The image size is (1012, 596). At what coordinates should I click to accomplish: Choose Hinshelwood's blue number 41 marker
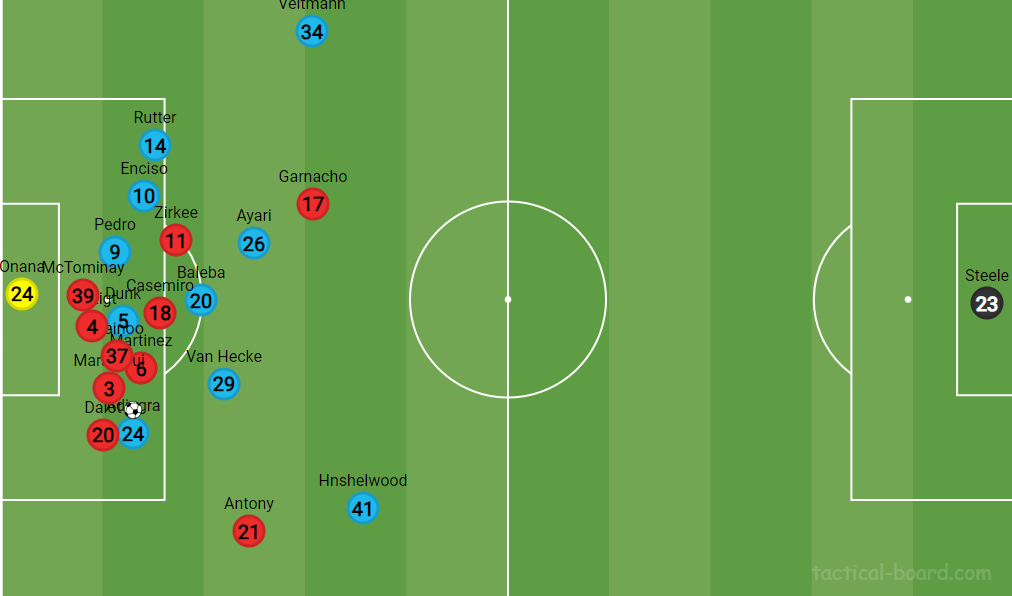[x=362, y=509]
